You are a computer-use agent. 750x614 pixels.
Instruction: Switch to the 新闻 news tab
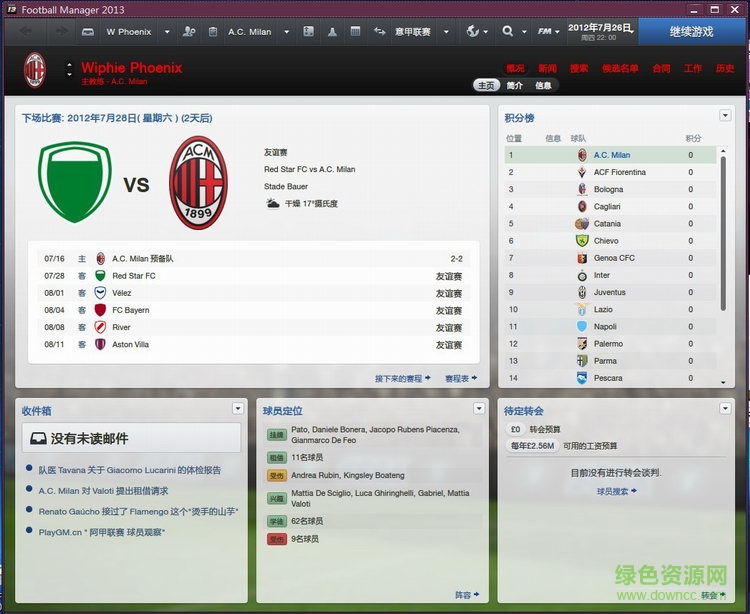547,68
